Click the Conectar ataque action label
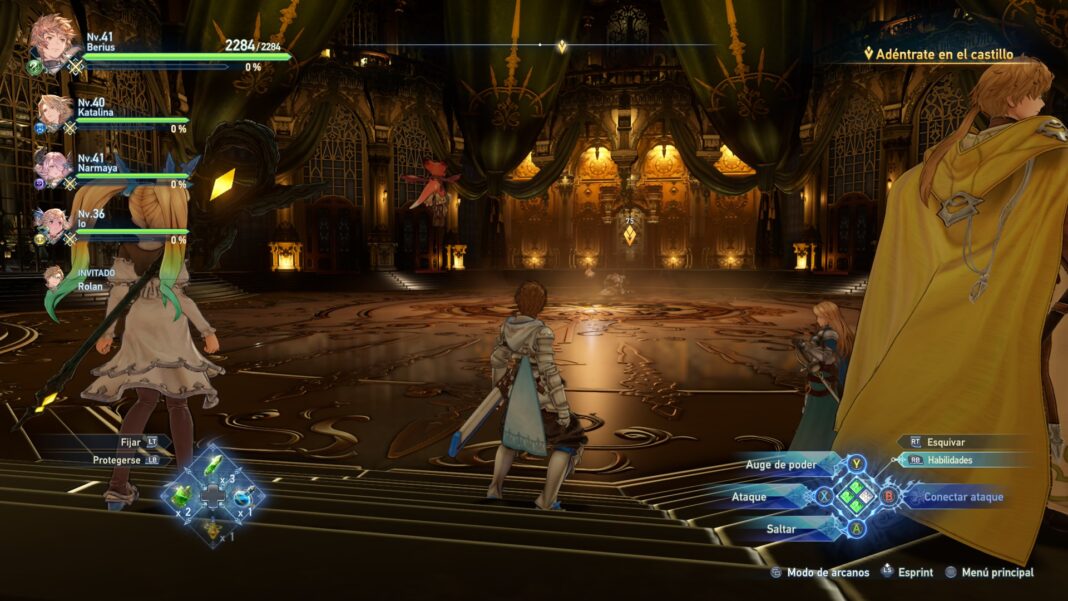Screen dimensions: 1068x601 963,496
